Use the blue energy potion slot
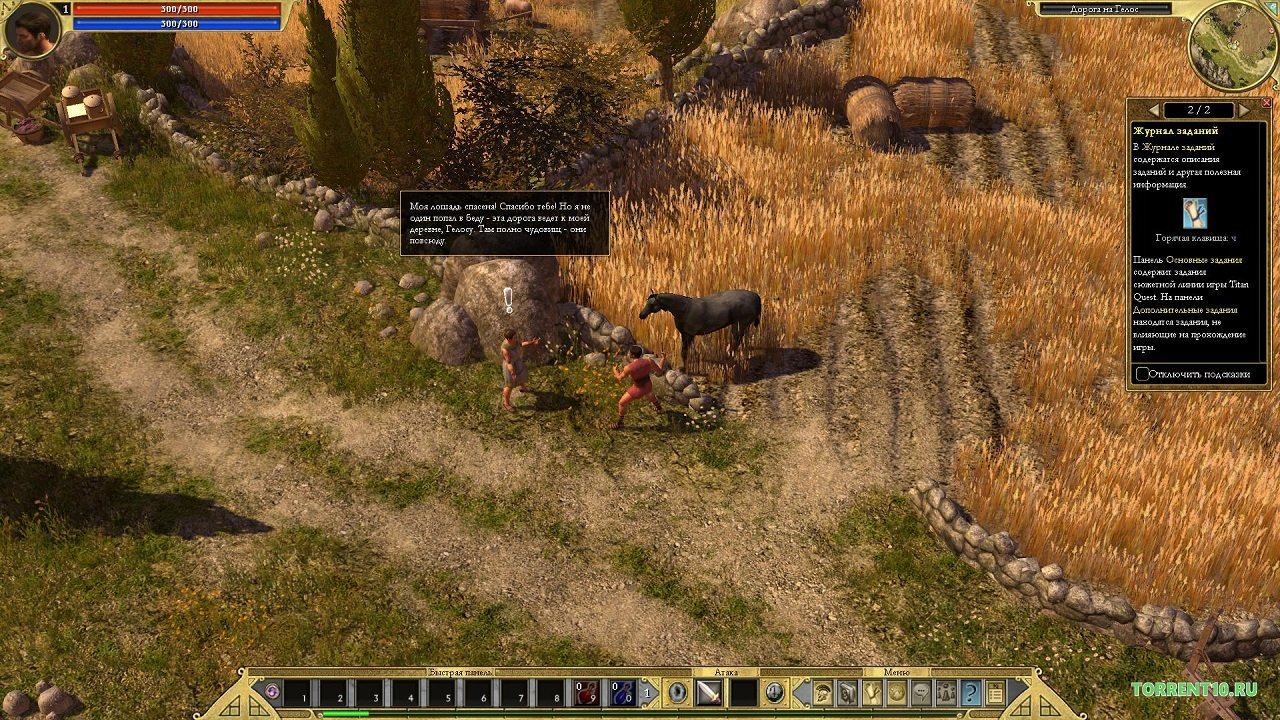The image size is (1280, 720). (623, 692)
